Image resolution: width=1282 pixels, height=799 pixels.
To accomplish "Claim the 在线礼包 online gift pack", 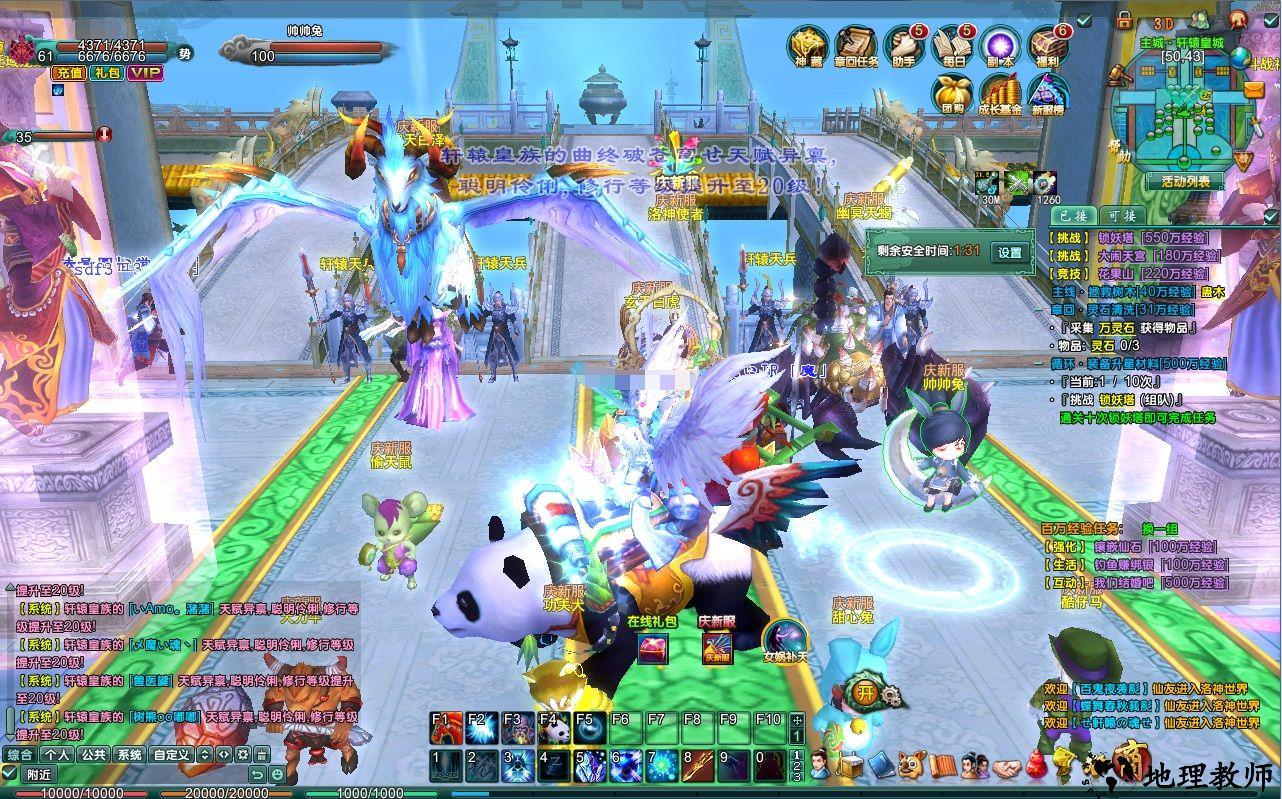I will click(652, 648).
